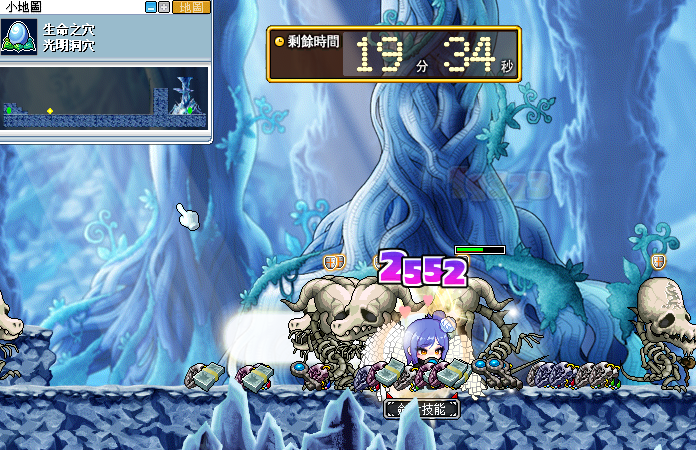The height and width of the screenshot is (450, 696).
Task: Expand the minimap with the plus button
Action: (x=164, y=7)
